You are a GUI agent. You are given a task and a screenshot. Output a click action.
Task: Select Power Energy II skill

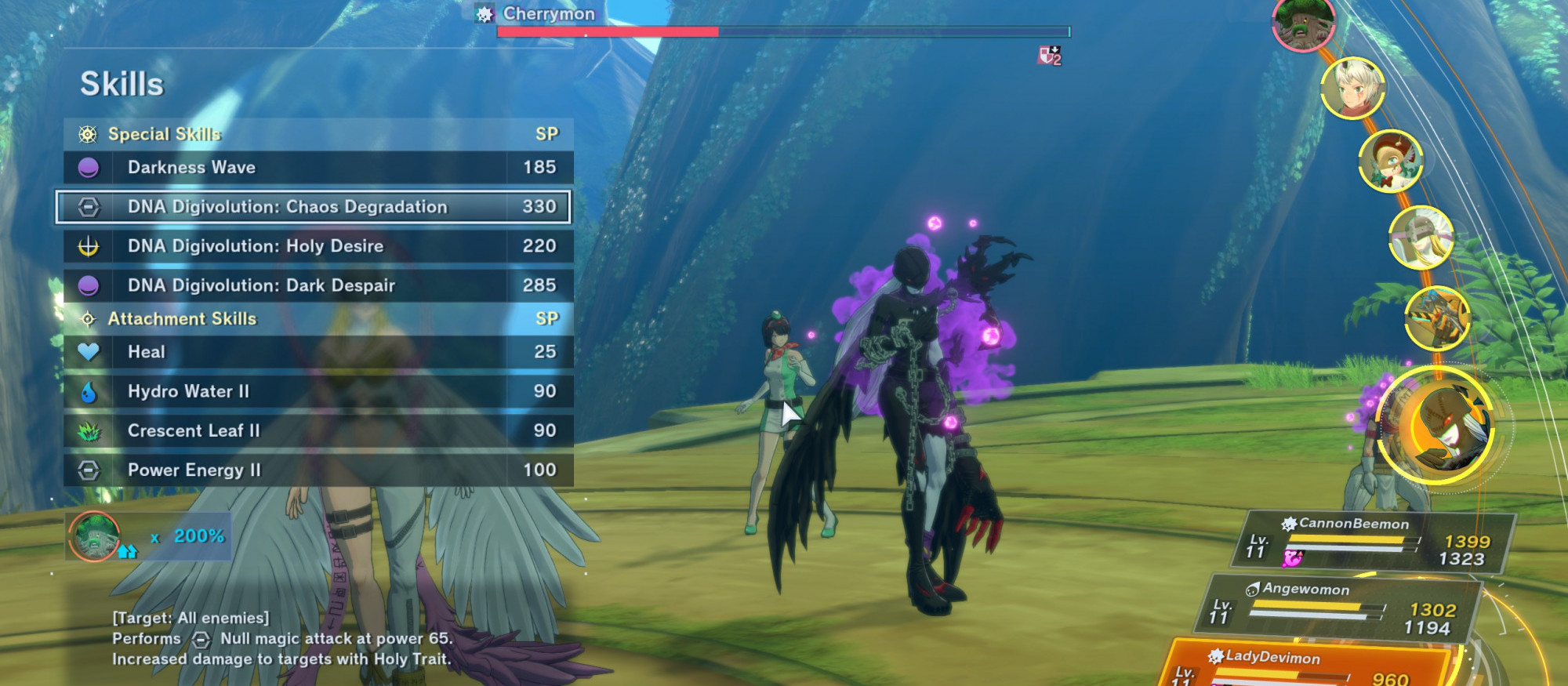(318, 470)
